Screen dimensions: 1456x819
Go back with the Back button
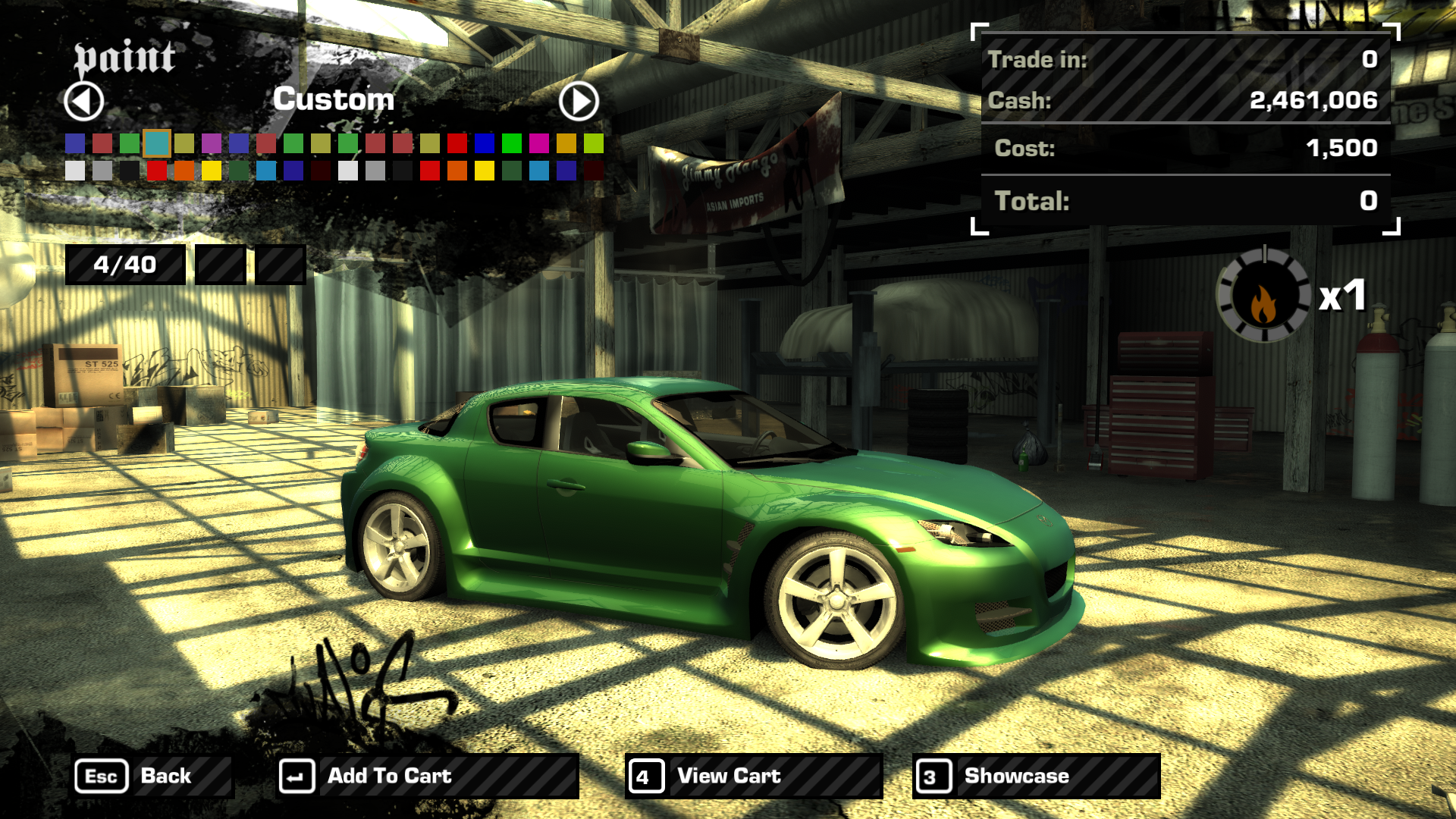[152, 776]
